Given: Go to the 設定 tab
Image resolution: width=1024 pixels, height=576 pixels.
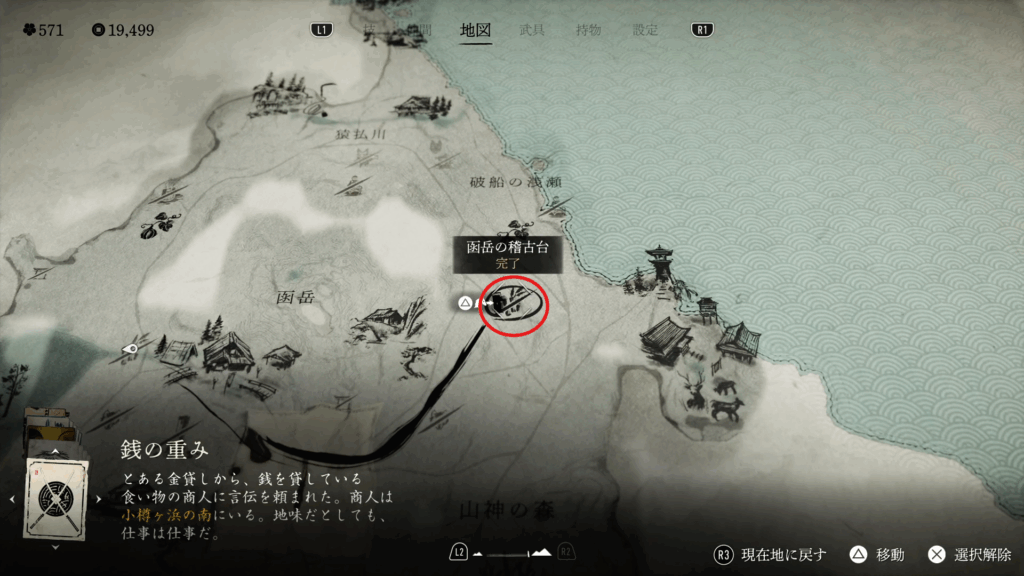Looking at the screenshot, I should (x=645, y=30).
